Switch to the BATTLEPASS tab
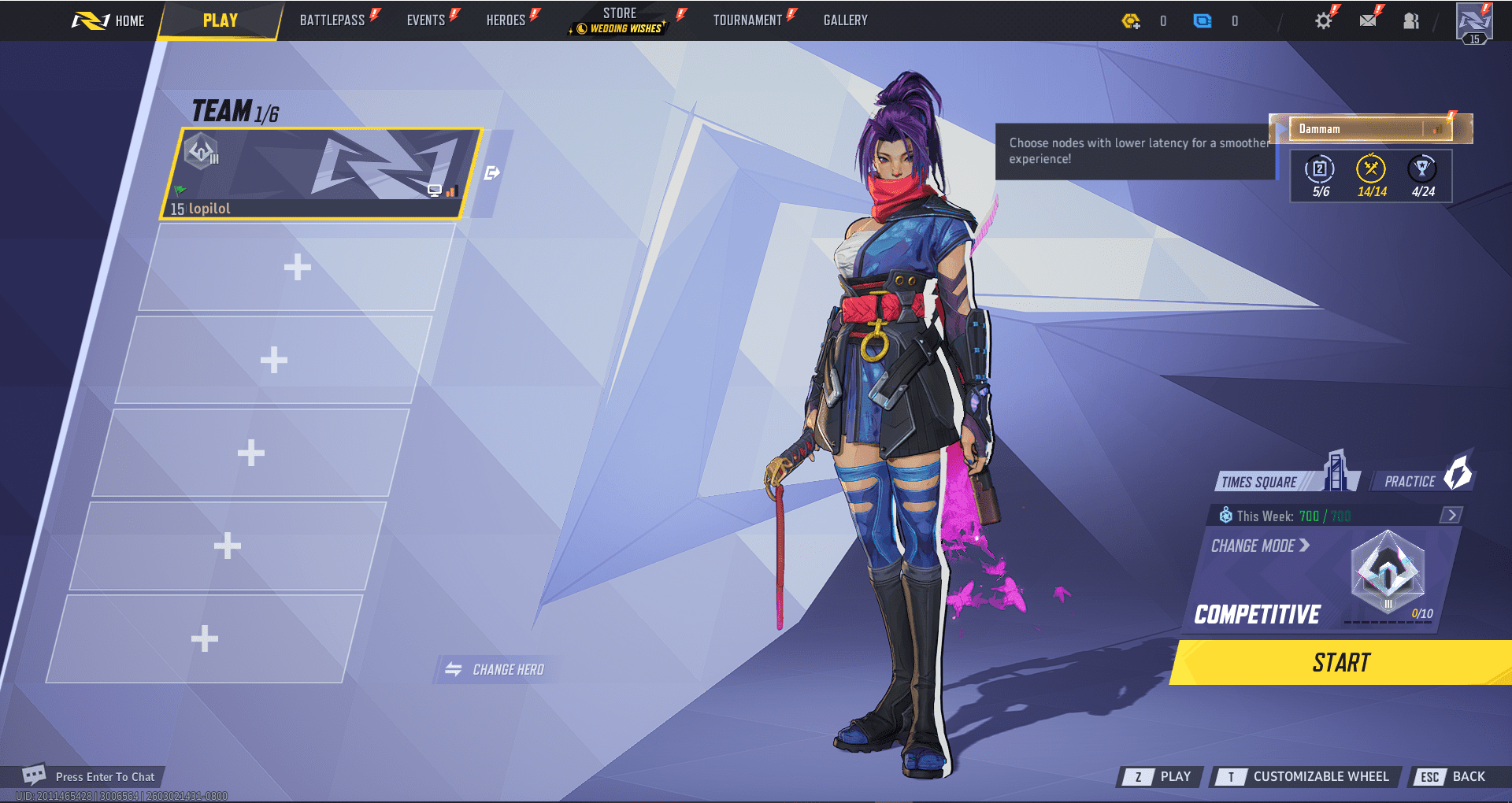The width and height of the screenshot is (1512, 803). 334,20
